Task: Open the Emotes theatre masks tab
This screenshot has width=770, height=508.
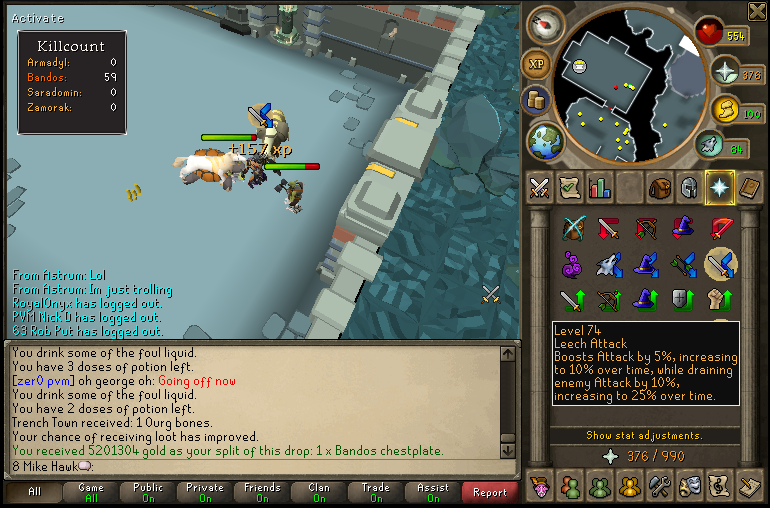Action: coord(689,487)
